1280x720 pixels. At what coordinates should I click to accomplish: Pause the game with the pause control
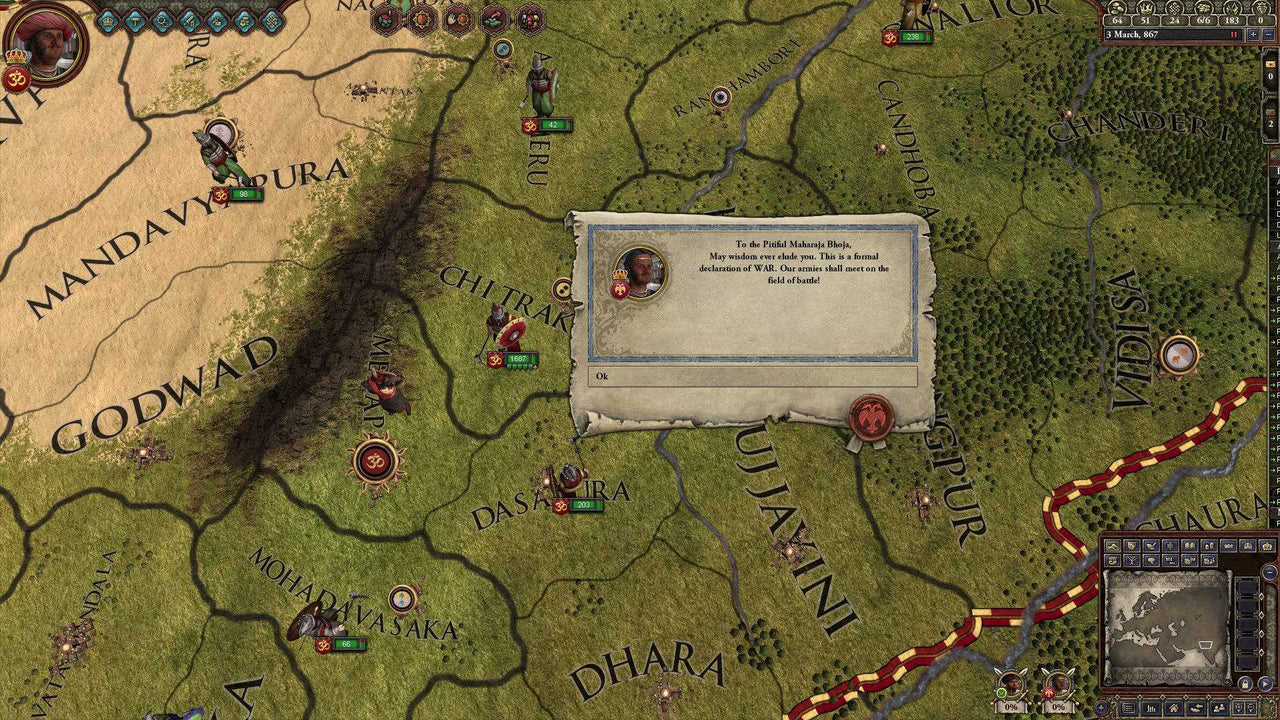1233,34
